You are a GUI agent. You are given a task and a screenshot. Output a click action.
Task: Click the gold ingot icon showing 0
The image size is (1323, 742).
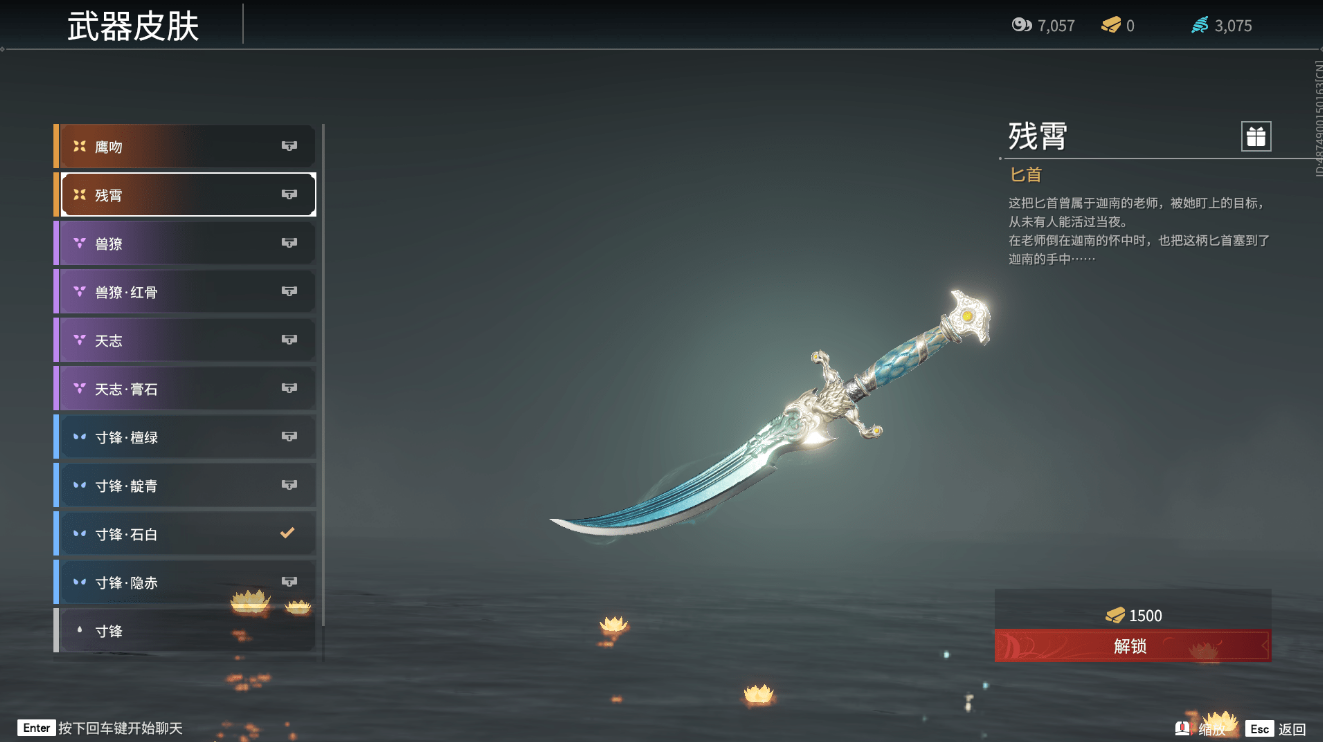[x=1113, y=25]
